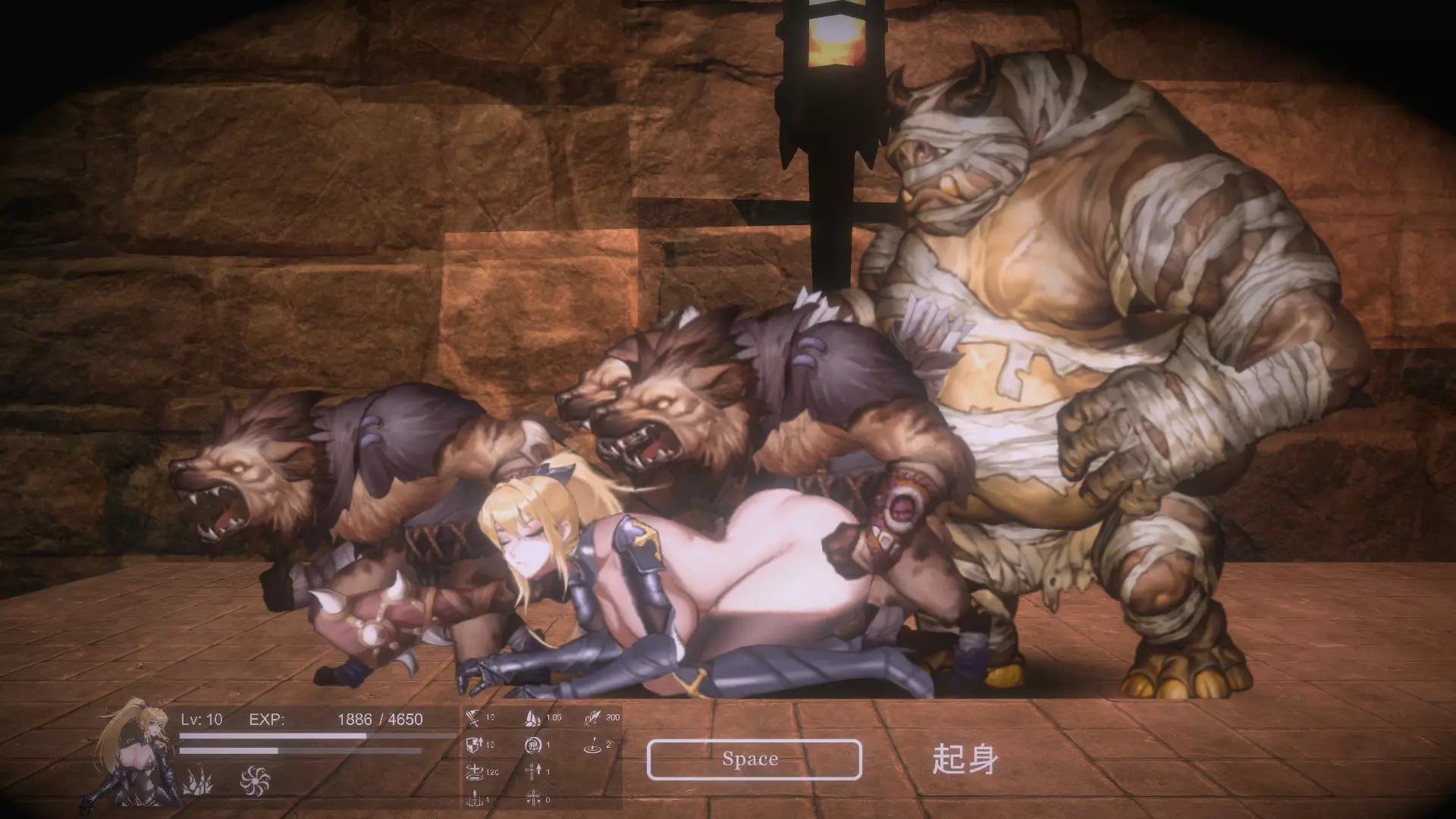
Task: Activate the spiked claw skill icon
Action: point(197,780)
